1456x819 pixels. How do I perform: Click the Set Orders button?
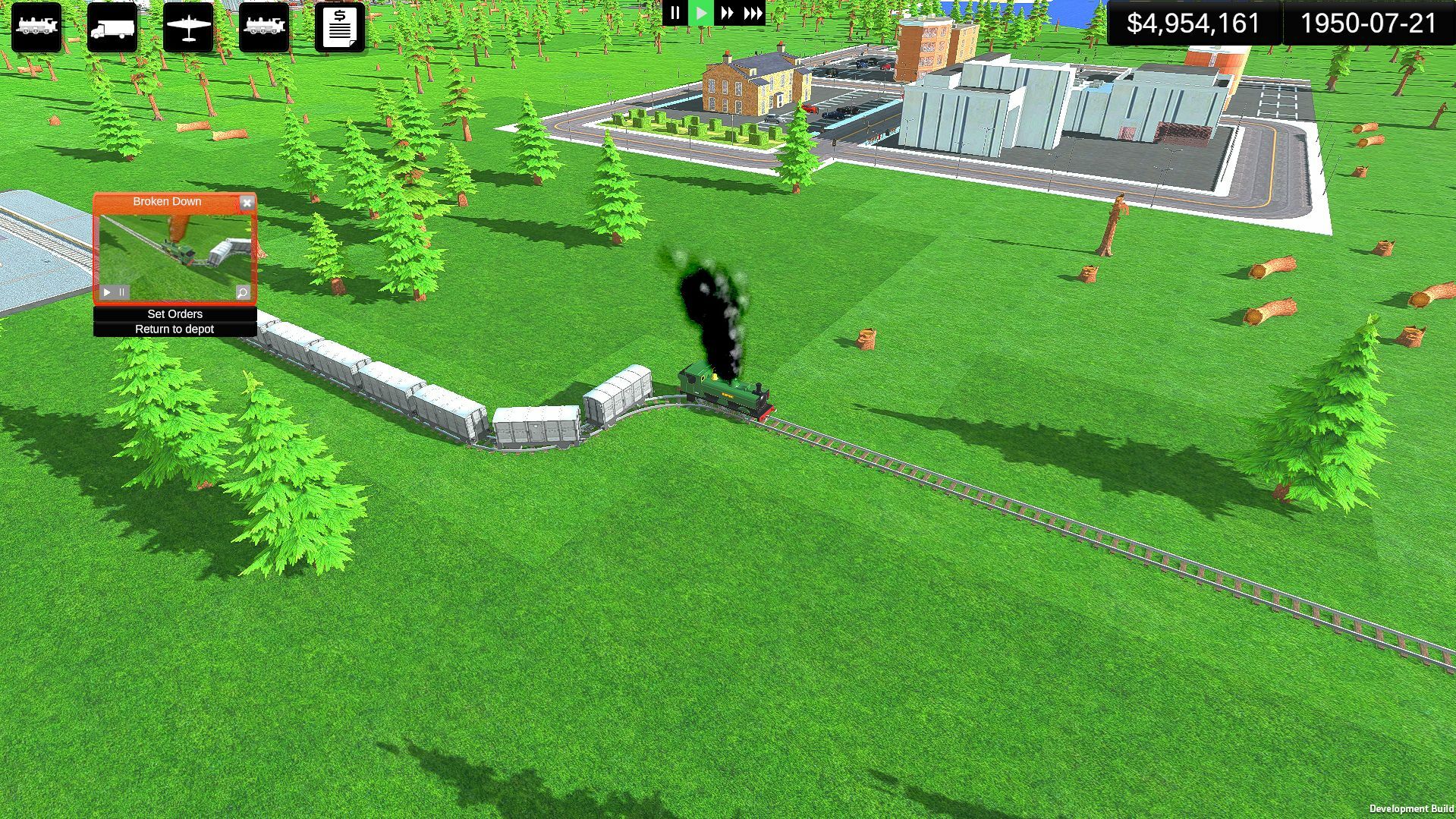(x=175, y=313)
